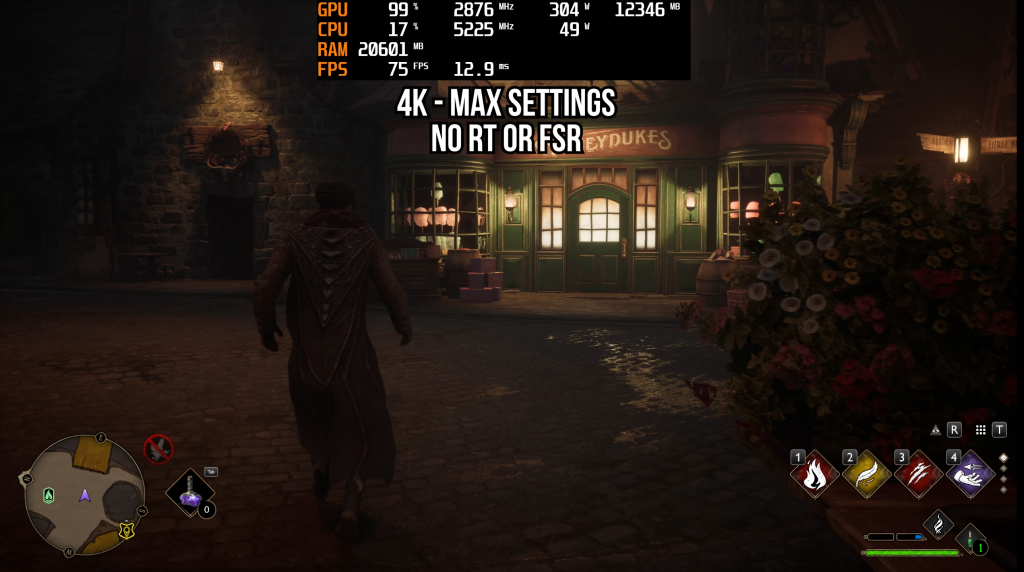This screenshot has width=1024, height=572.
Task: Use the purple hand Depulso spell
Action: coord(969,475)
